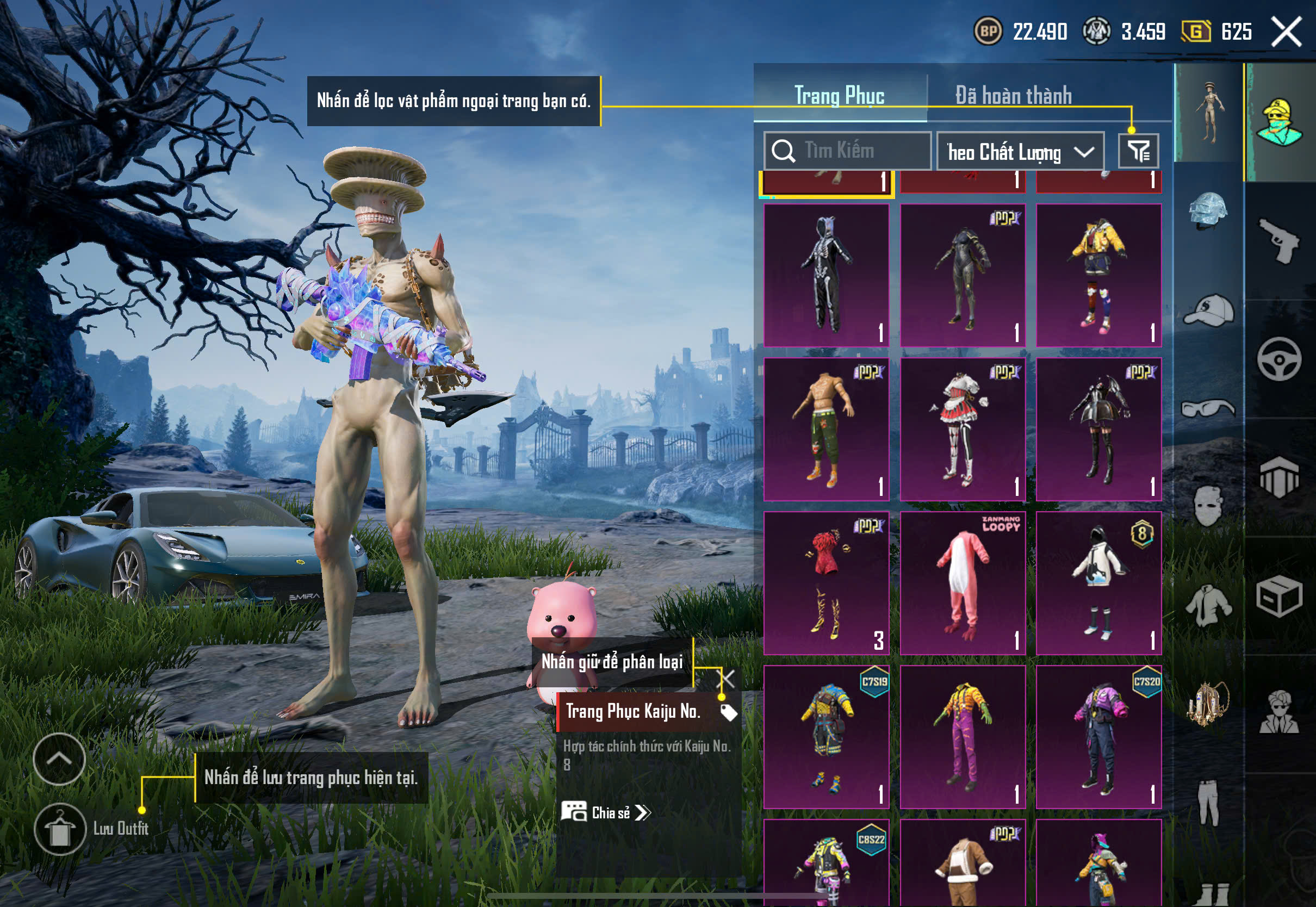
Task: Select the C7S19 yellow outfit
Action: pos(826,736)
